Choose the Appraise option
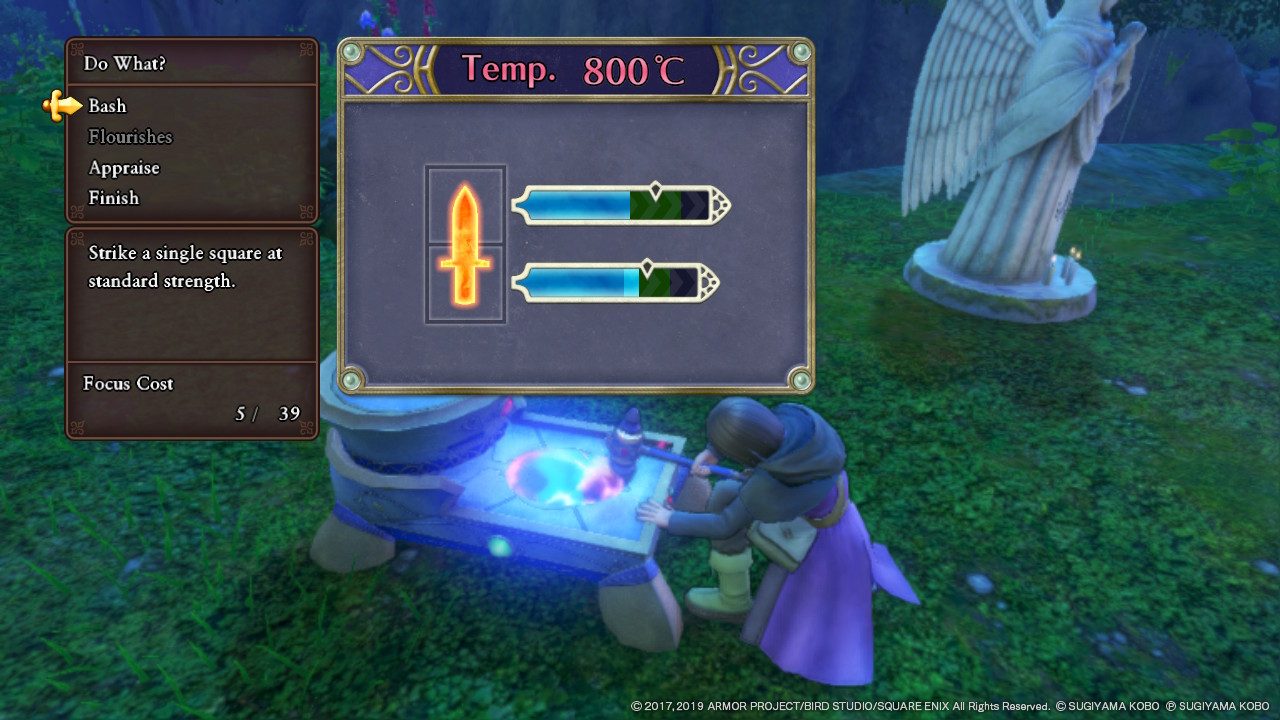This screenshot has width=1280, height=720. (x=124, y=168)
